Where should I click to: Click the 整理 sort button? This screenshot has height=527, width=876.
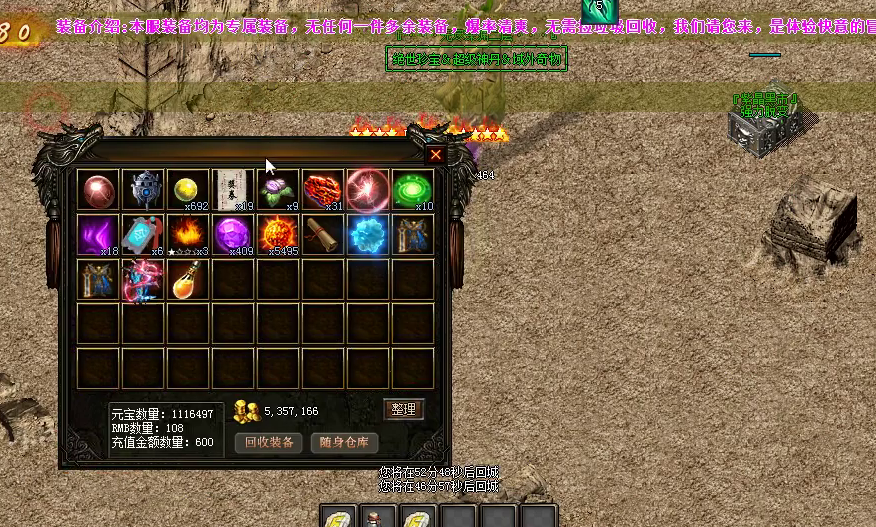tap(404, 409)
